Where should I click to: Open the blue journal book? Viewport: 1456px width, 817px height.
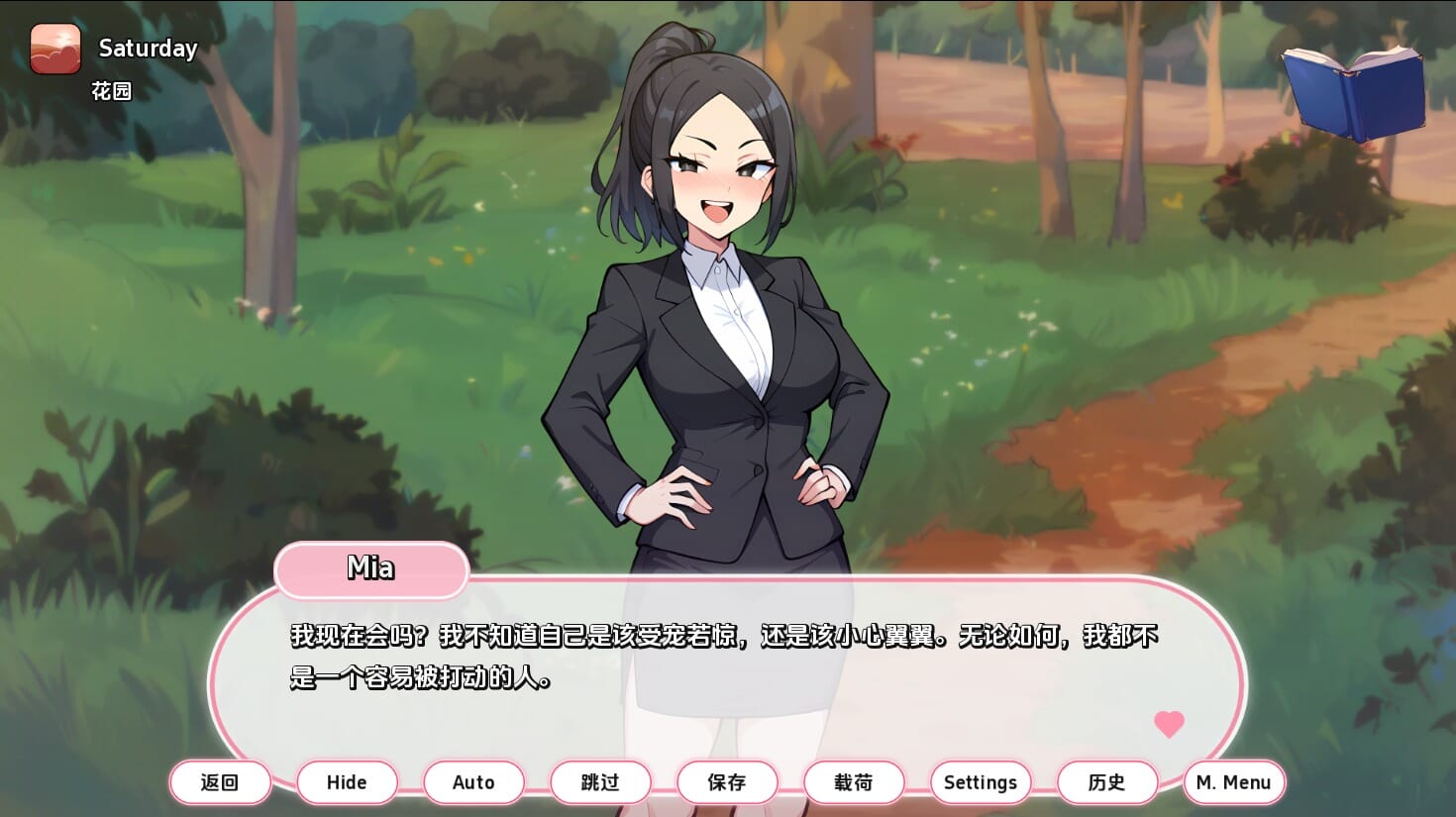pyautogui.click(x=1354, y=93)
